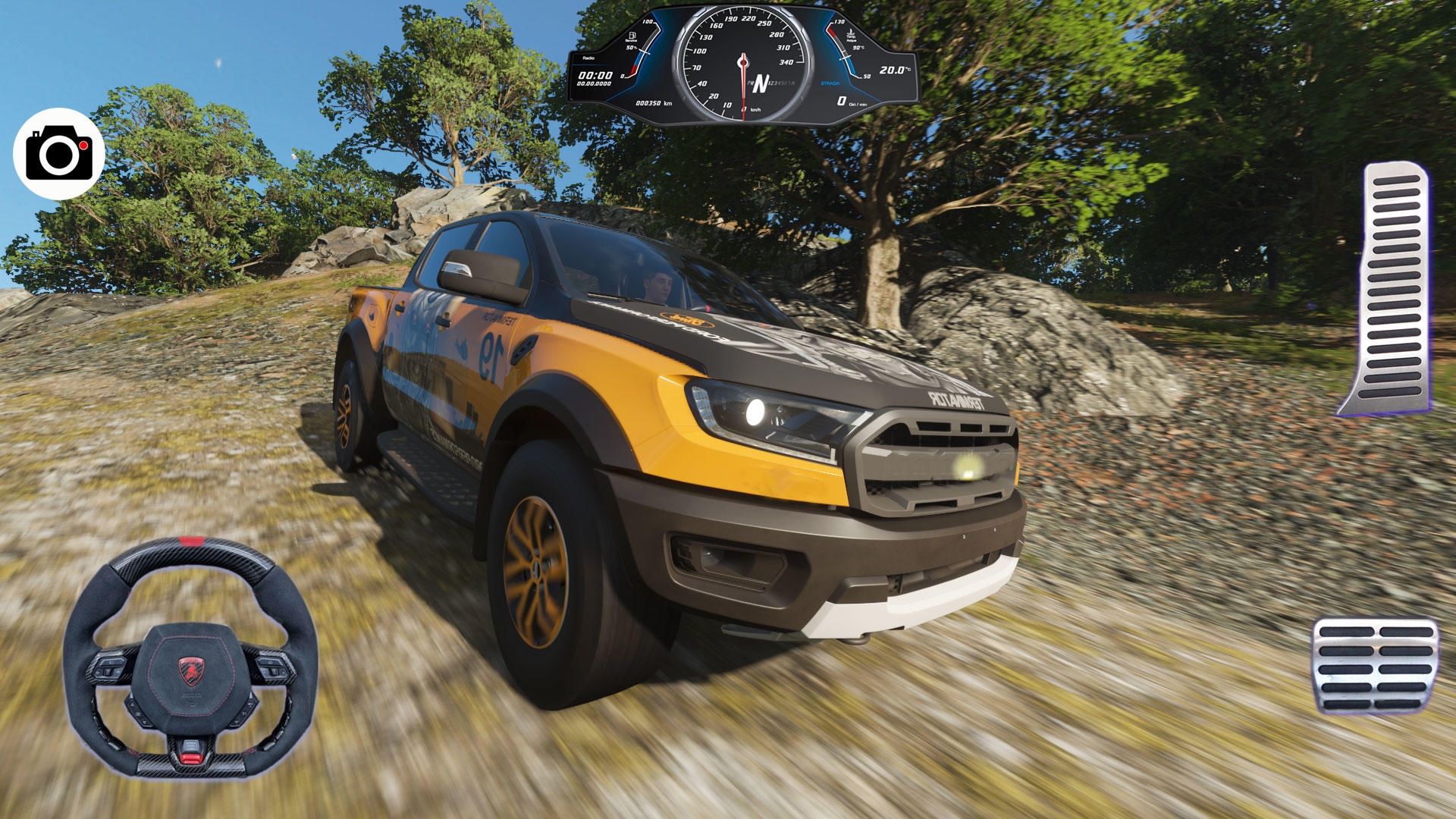The height and width of the screenshot is (819, 1456).
Task: Open the camera photo mode
Action: coord(59,152)
